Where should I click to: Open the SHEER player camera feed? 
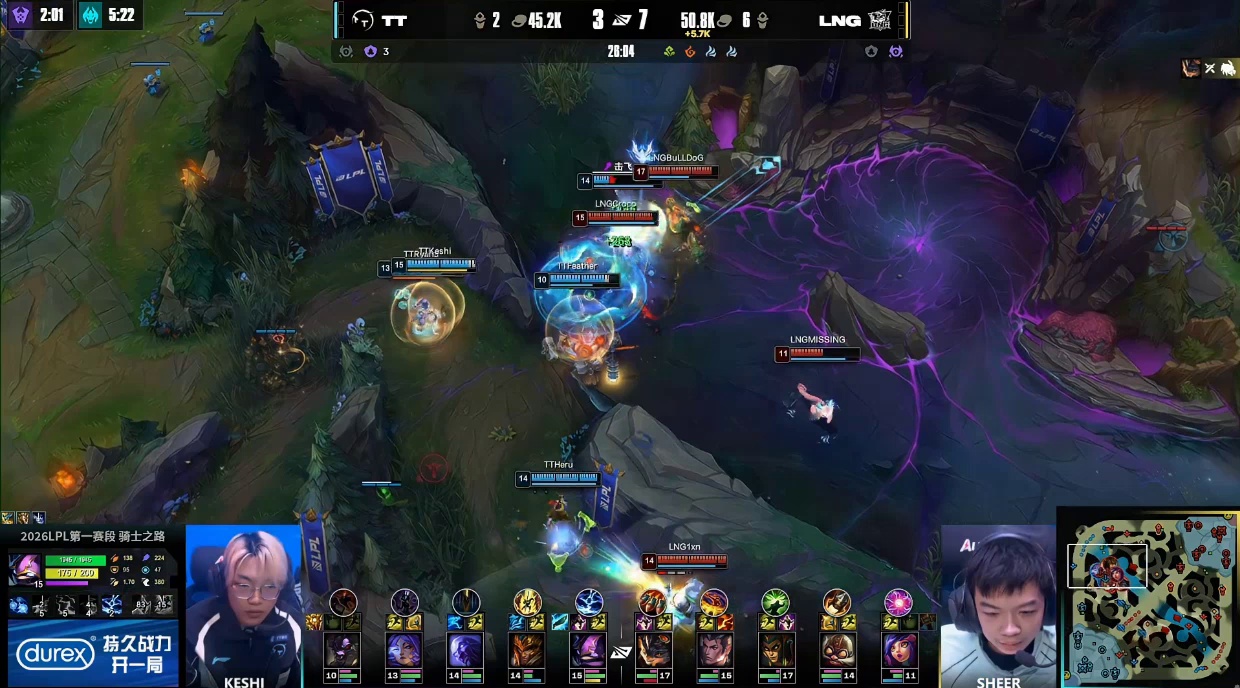tap(998, 600)
